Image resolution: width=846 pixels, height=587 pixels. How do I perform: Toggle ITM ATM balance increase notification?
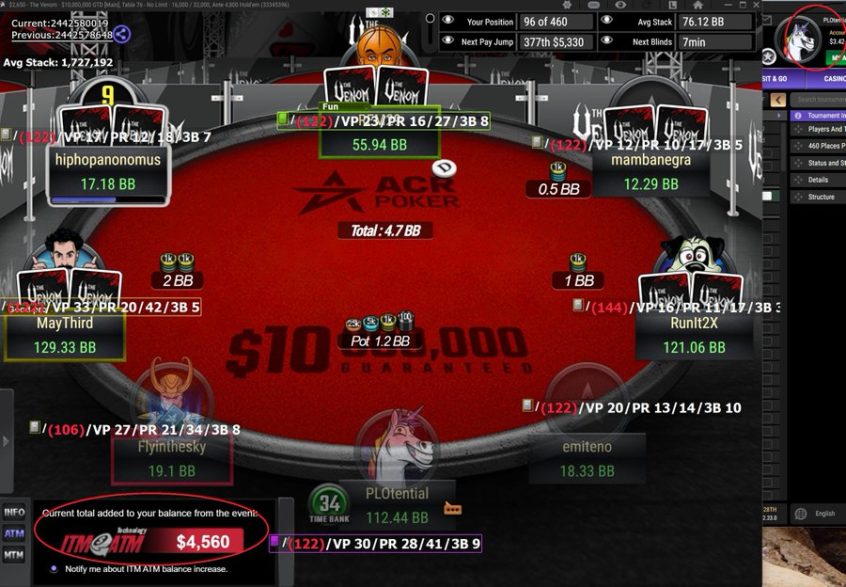pos(54,569)
